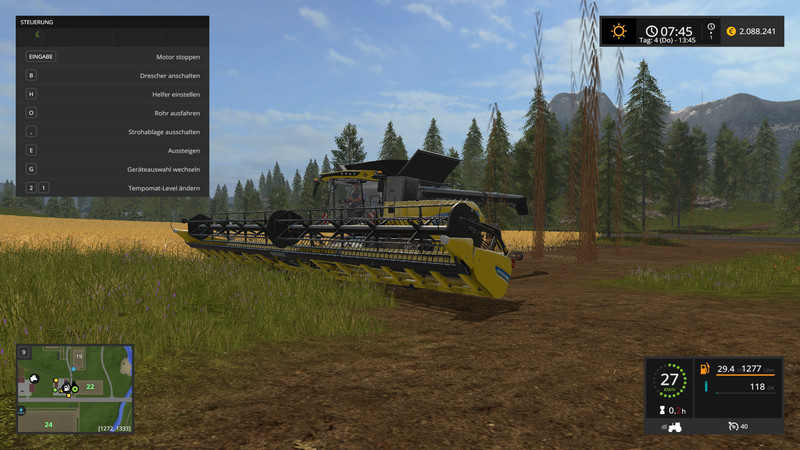Select field 24 marker on the minimap
800x450 pixels.
pyautogui.click(x=47, y=423)
